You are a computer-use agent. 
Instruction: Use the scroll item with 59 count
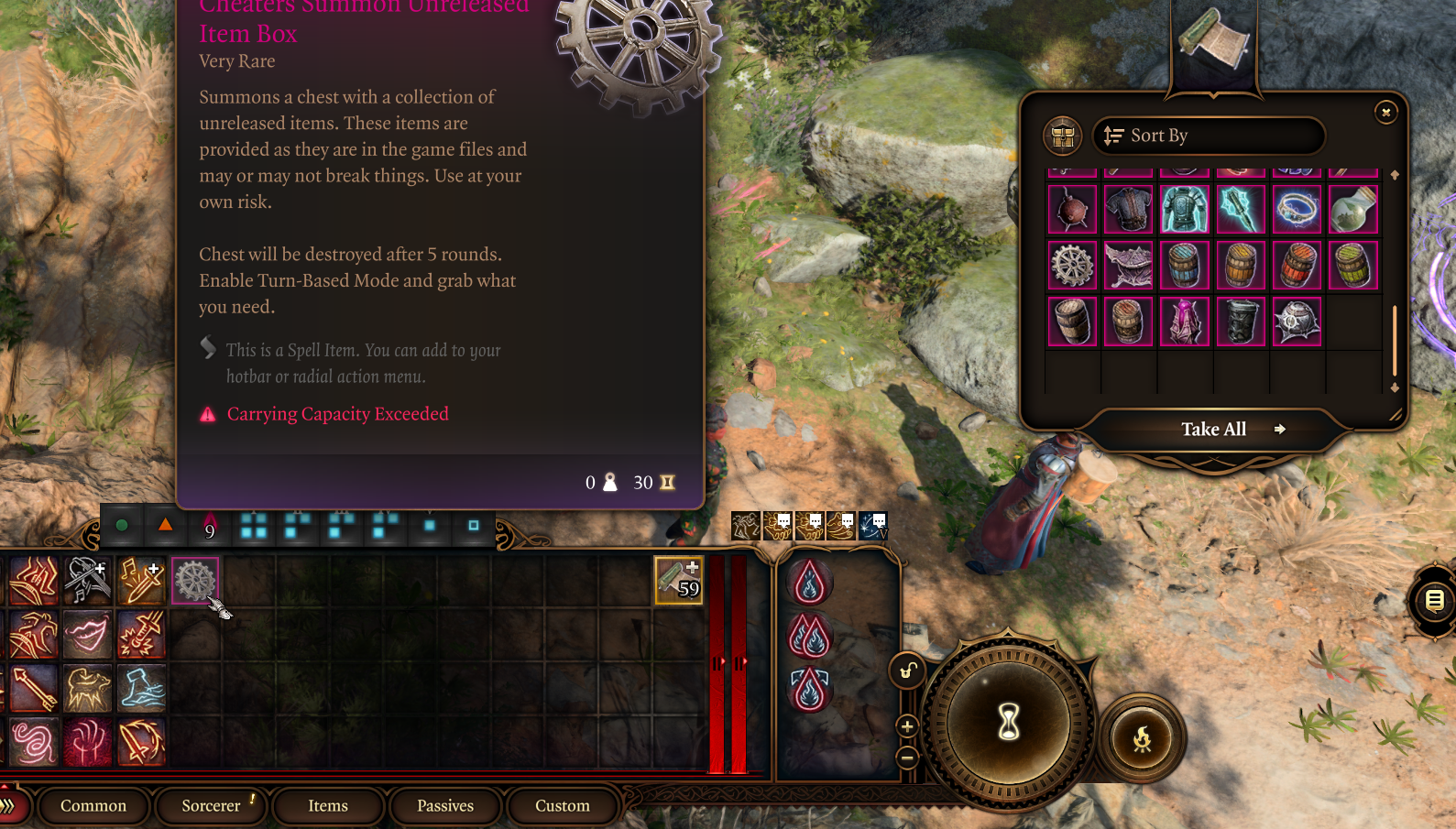678,581
